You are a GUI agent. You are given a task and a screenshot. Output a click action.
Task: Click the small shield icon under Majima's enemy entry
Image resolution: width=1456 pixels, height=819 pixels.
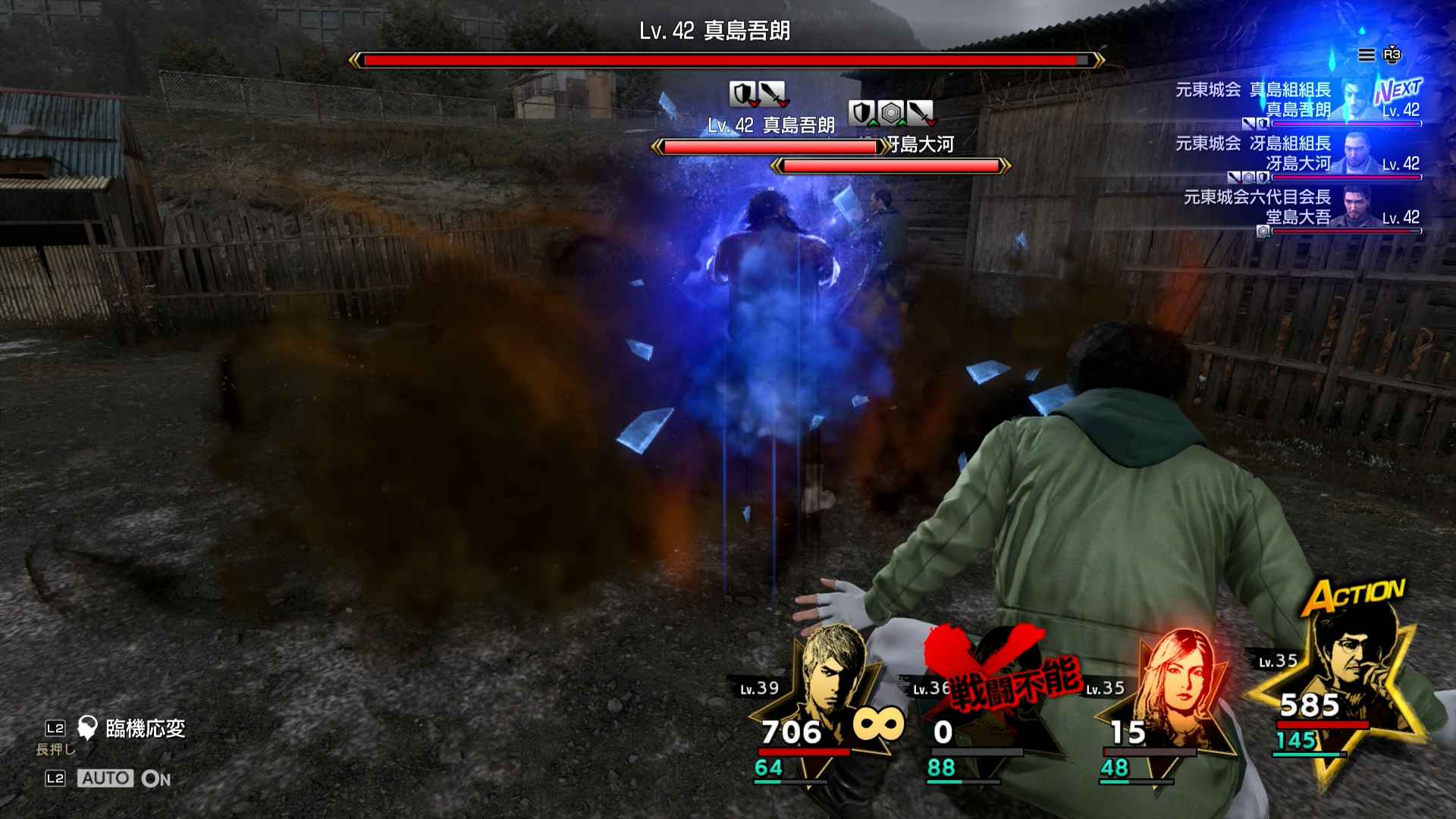pos(1263,123)
